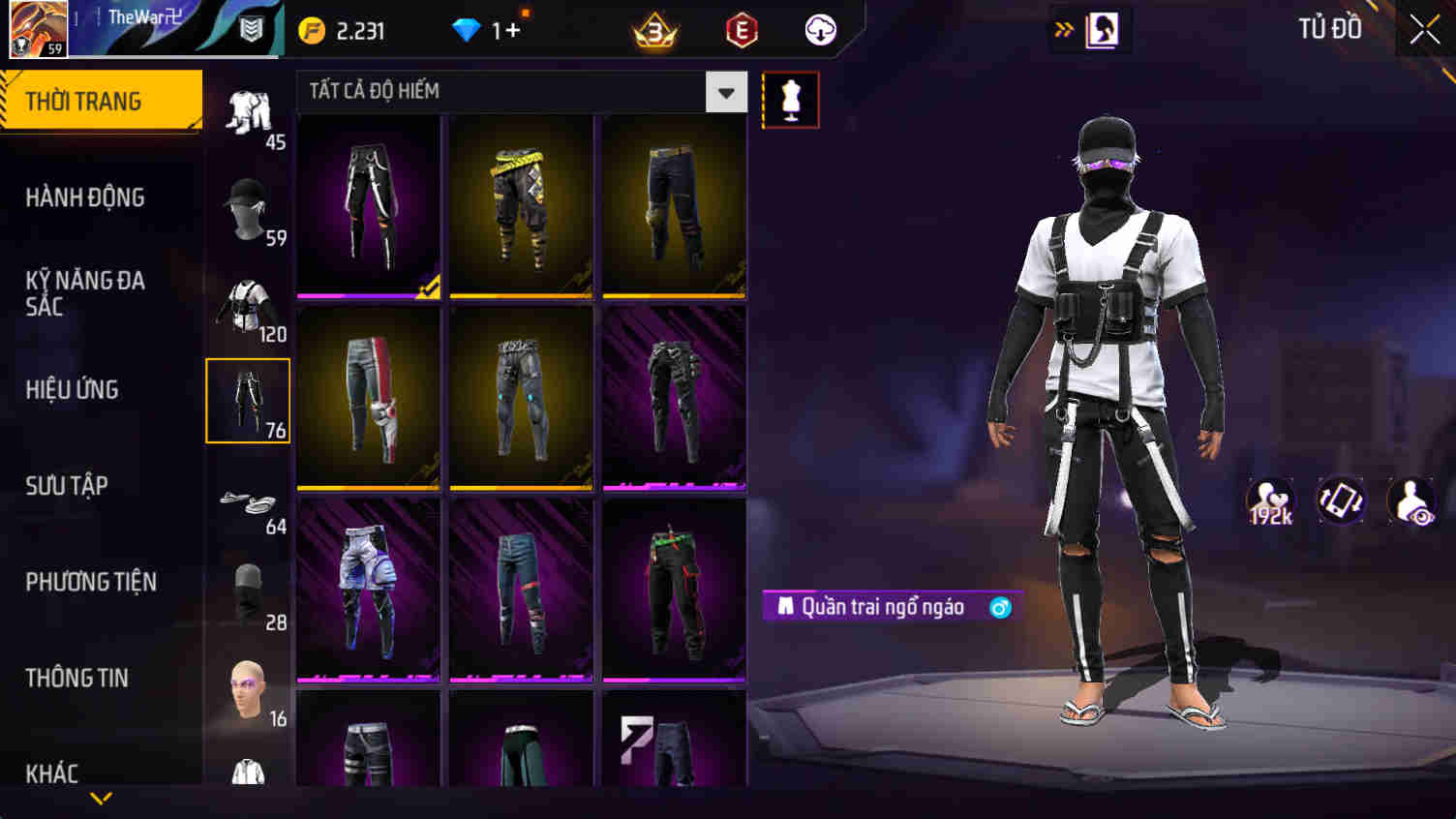Click the mannequin preview icon
The image size is (1456, 819).
(x=790, y=98)
